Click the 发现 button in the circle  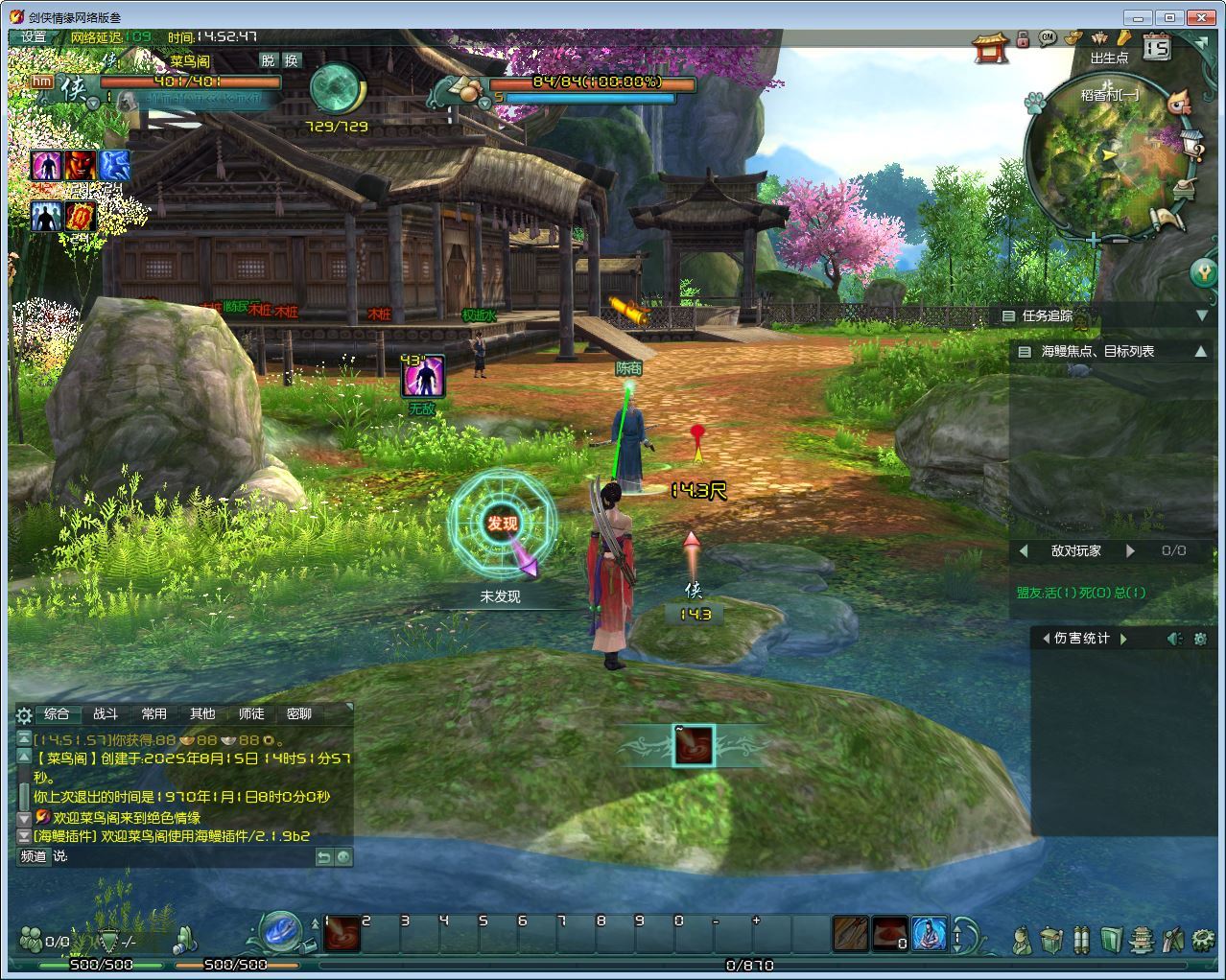[502, 524]
